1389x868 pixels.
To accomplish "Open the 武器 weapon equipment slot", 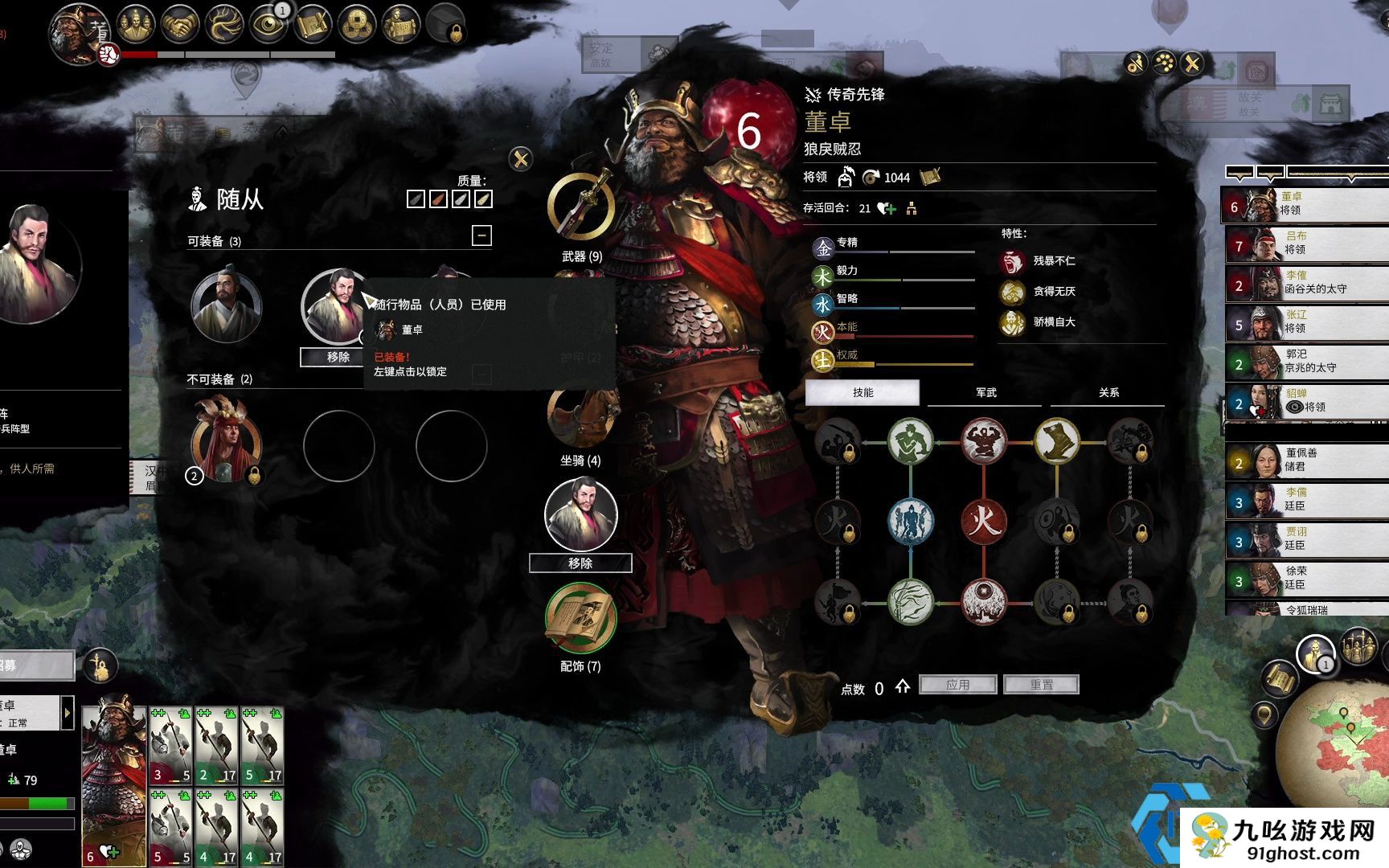I will 581,207.
